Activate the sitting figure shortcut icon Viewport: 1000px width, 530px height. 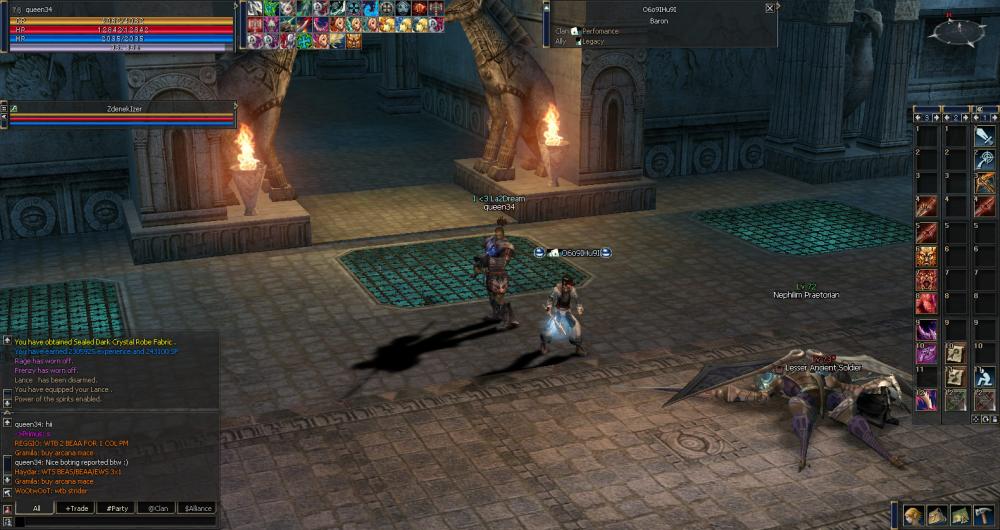click(985, 376)
